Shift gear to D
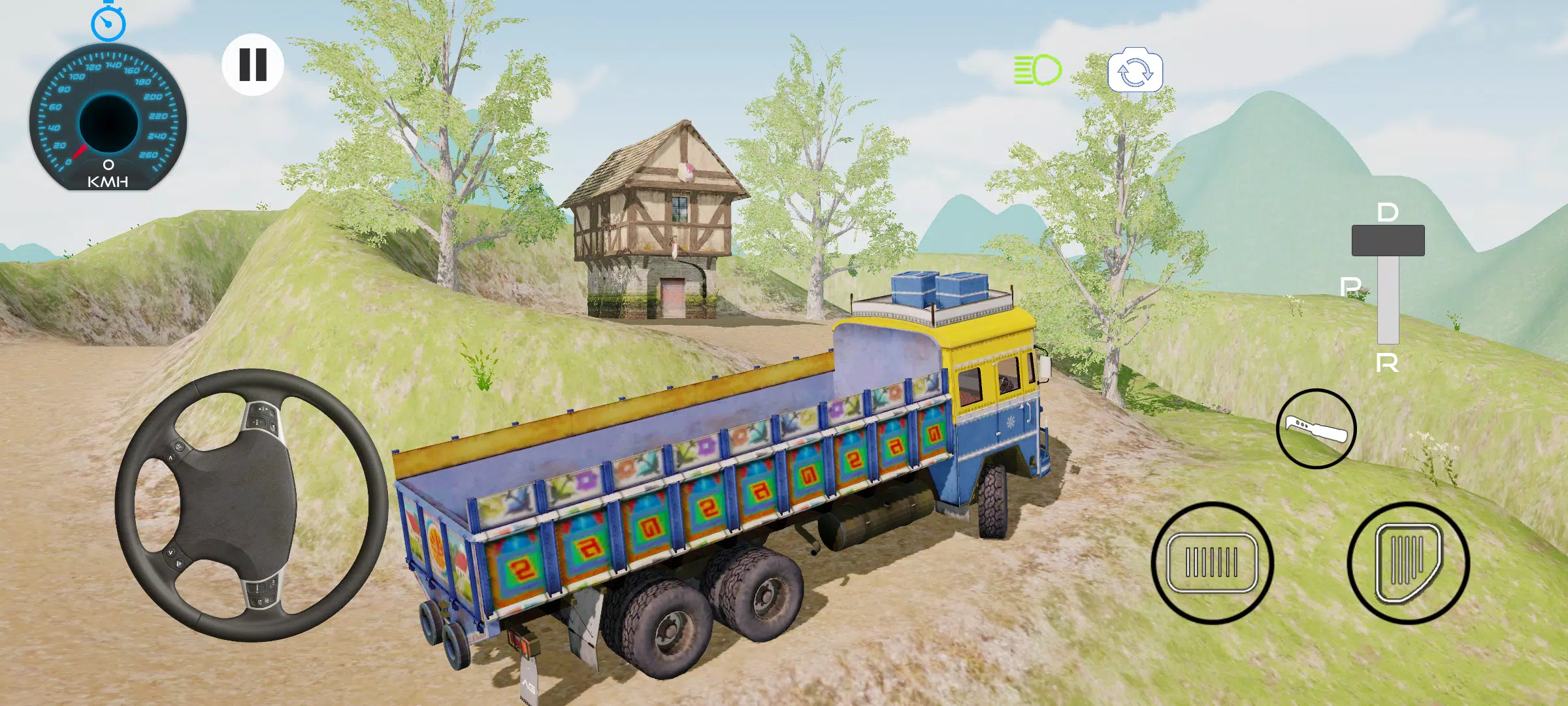The width and height of the screenshot is (1568, 706). (1388, 213)
